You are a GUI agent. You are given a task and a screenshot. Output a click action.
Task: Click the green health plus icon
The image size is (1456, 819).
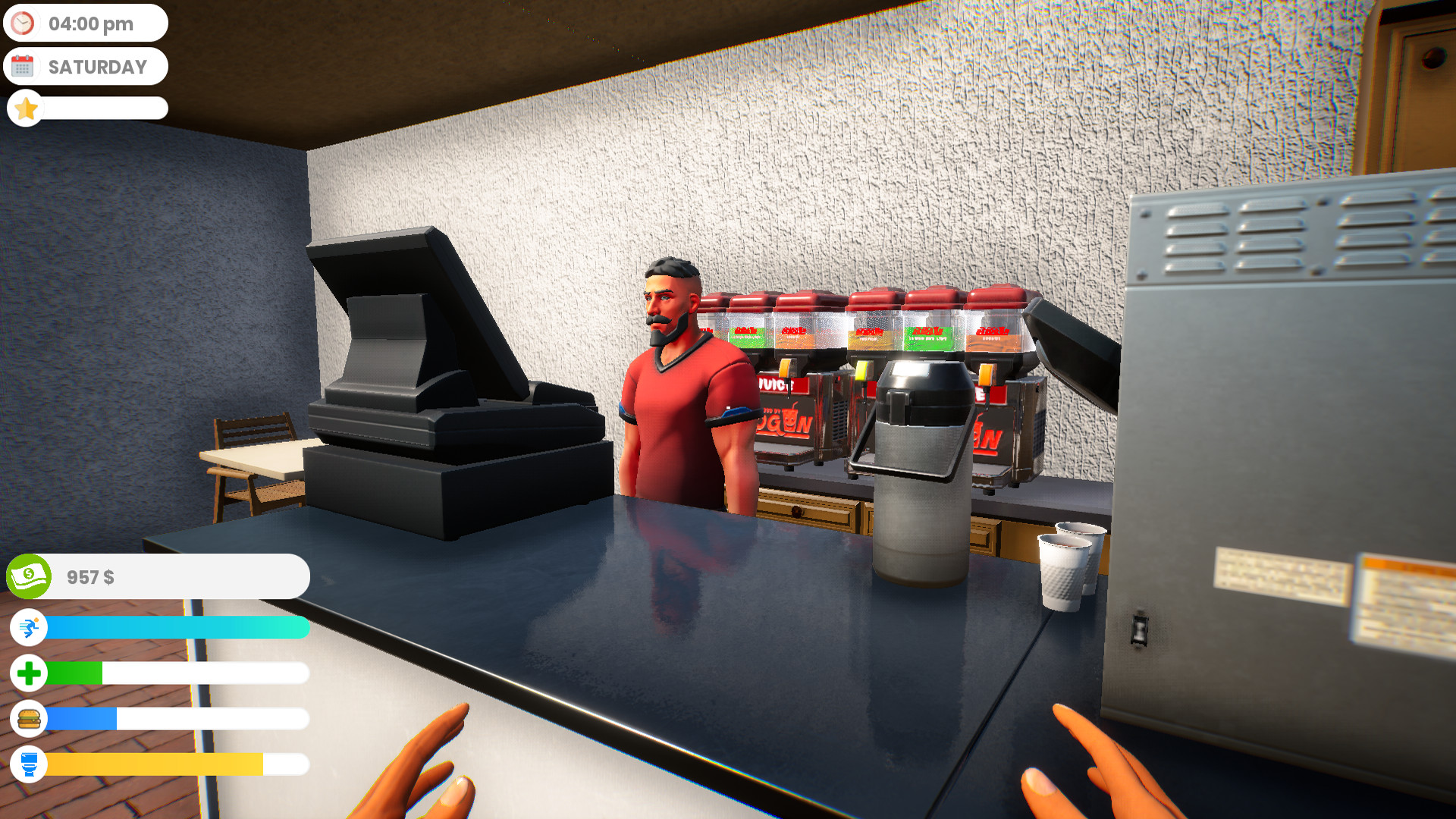(x=28, y=673)
